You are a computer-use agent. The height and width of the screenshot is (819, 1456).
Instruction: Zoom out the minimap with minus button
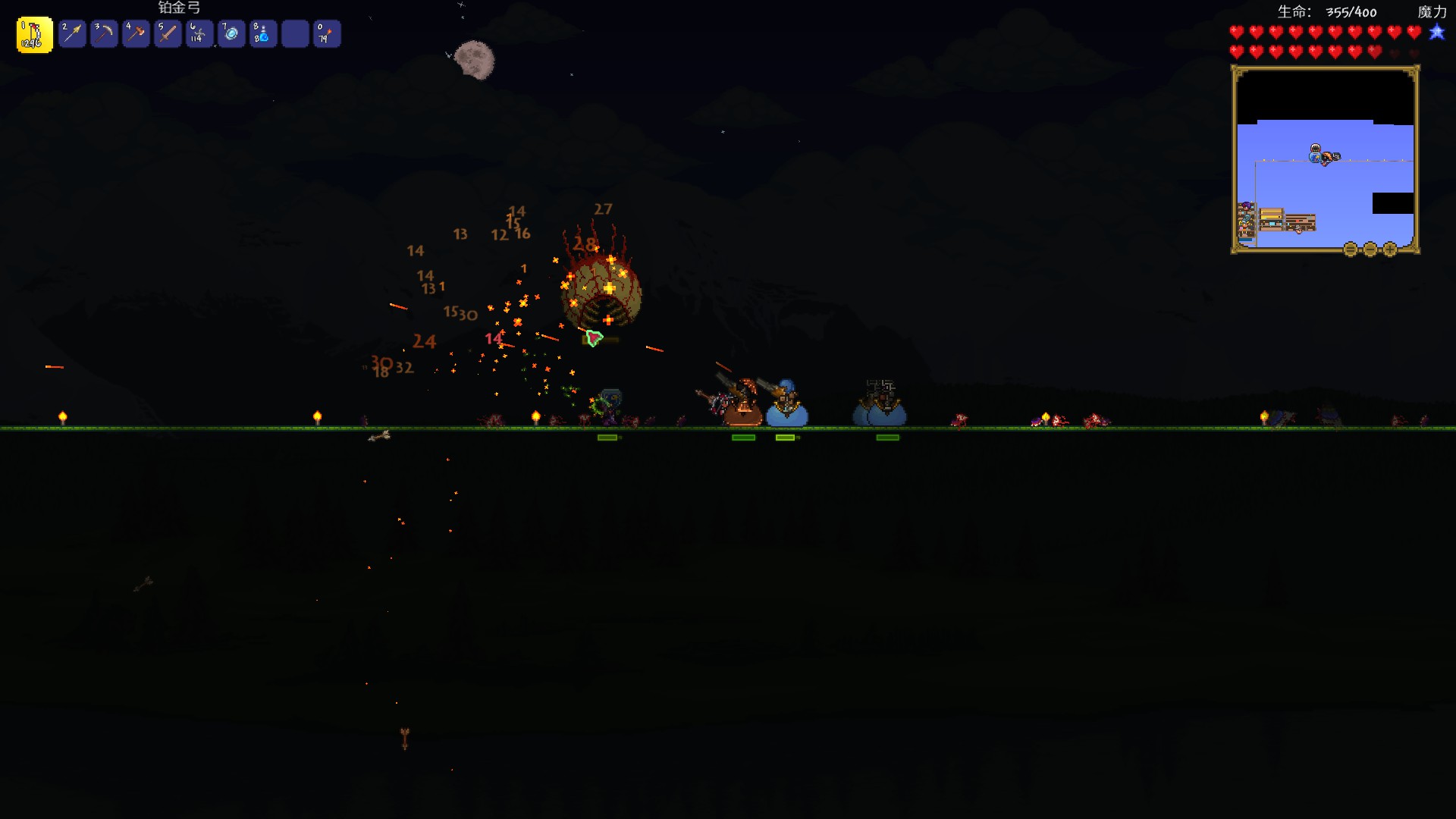coord(1370,249)
